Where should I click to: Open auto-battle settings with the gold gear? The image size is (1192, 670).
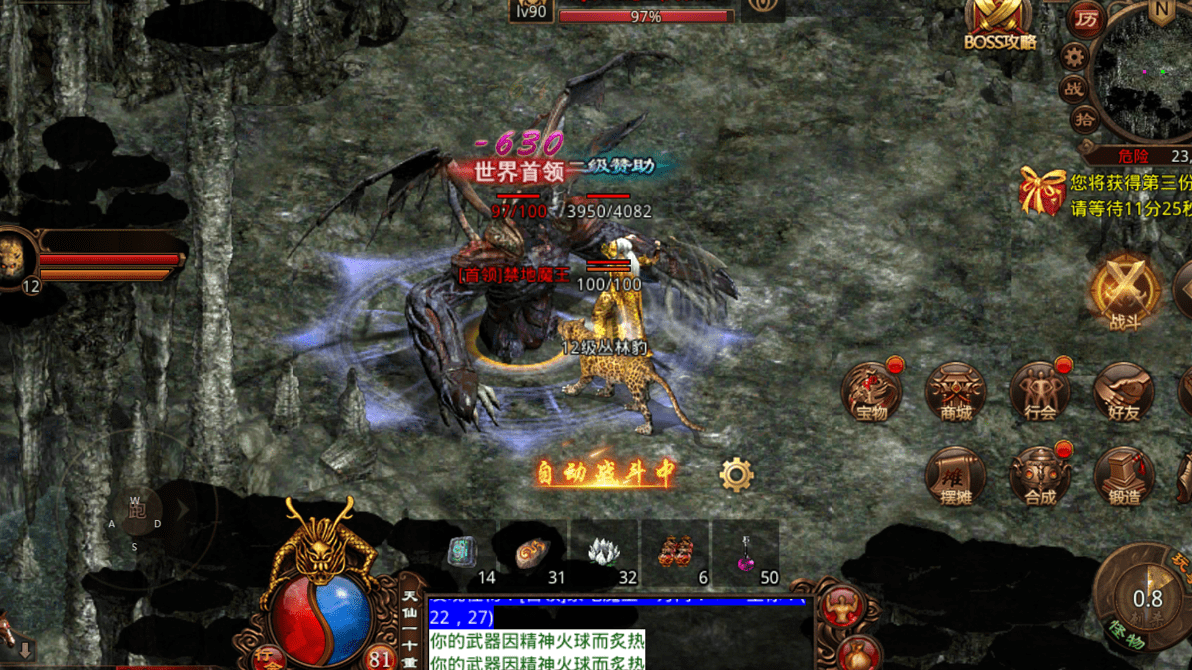[x=736, y=474]
